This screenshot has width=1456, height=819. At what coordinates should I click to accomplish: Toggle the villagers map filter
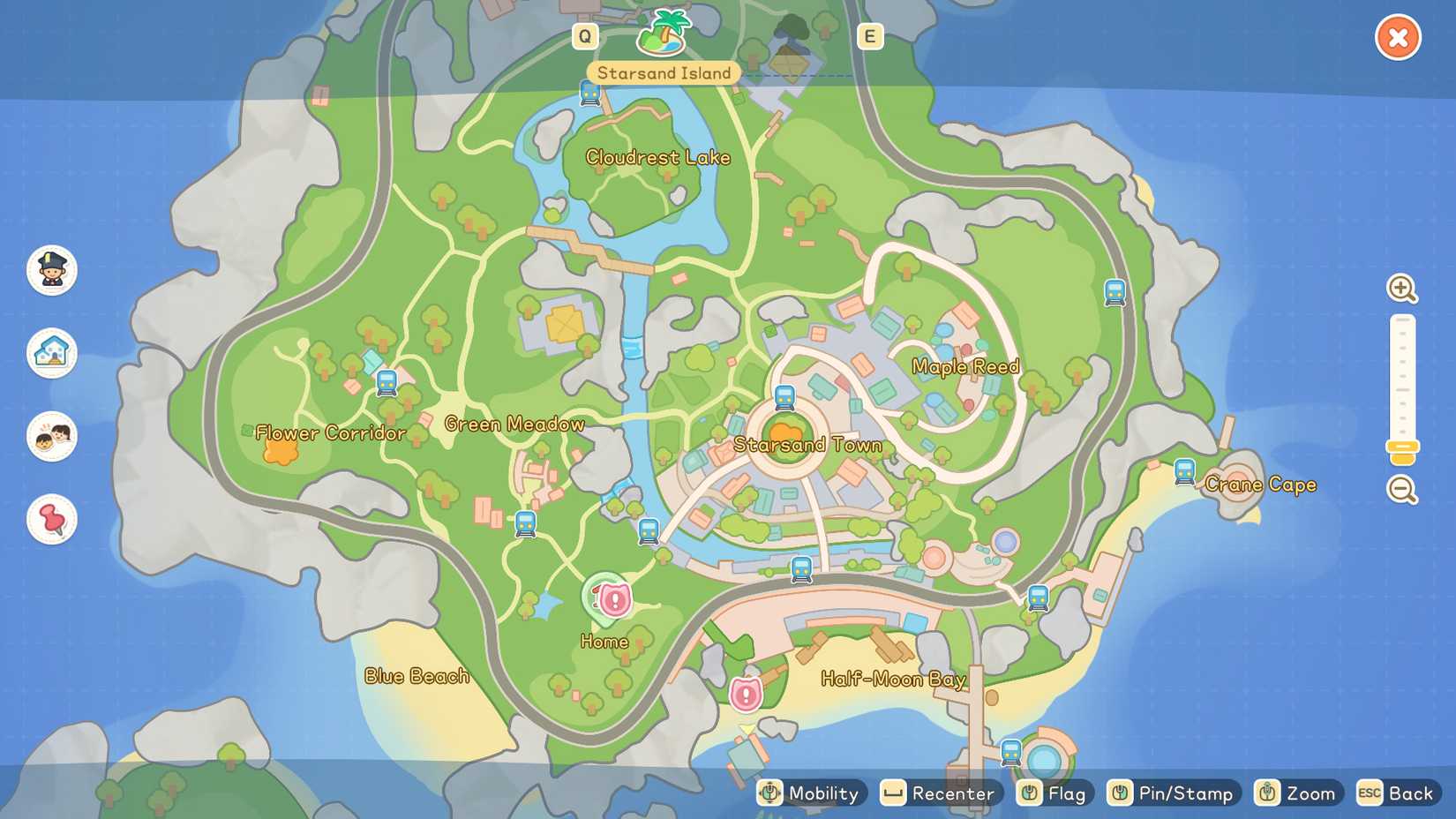pyautogui.click(x=50, y=437)
